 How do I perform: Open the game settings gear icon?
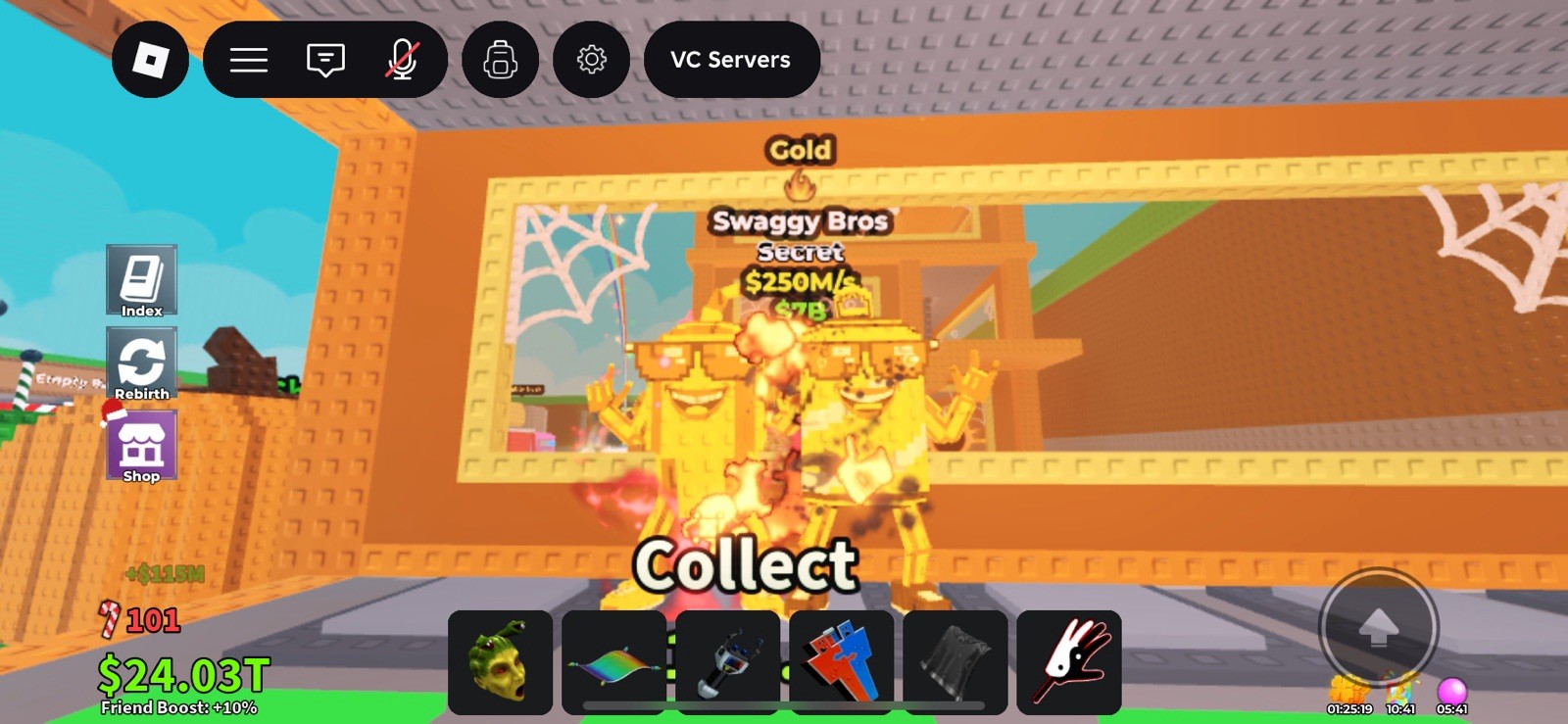point(591,60)
